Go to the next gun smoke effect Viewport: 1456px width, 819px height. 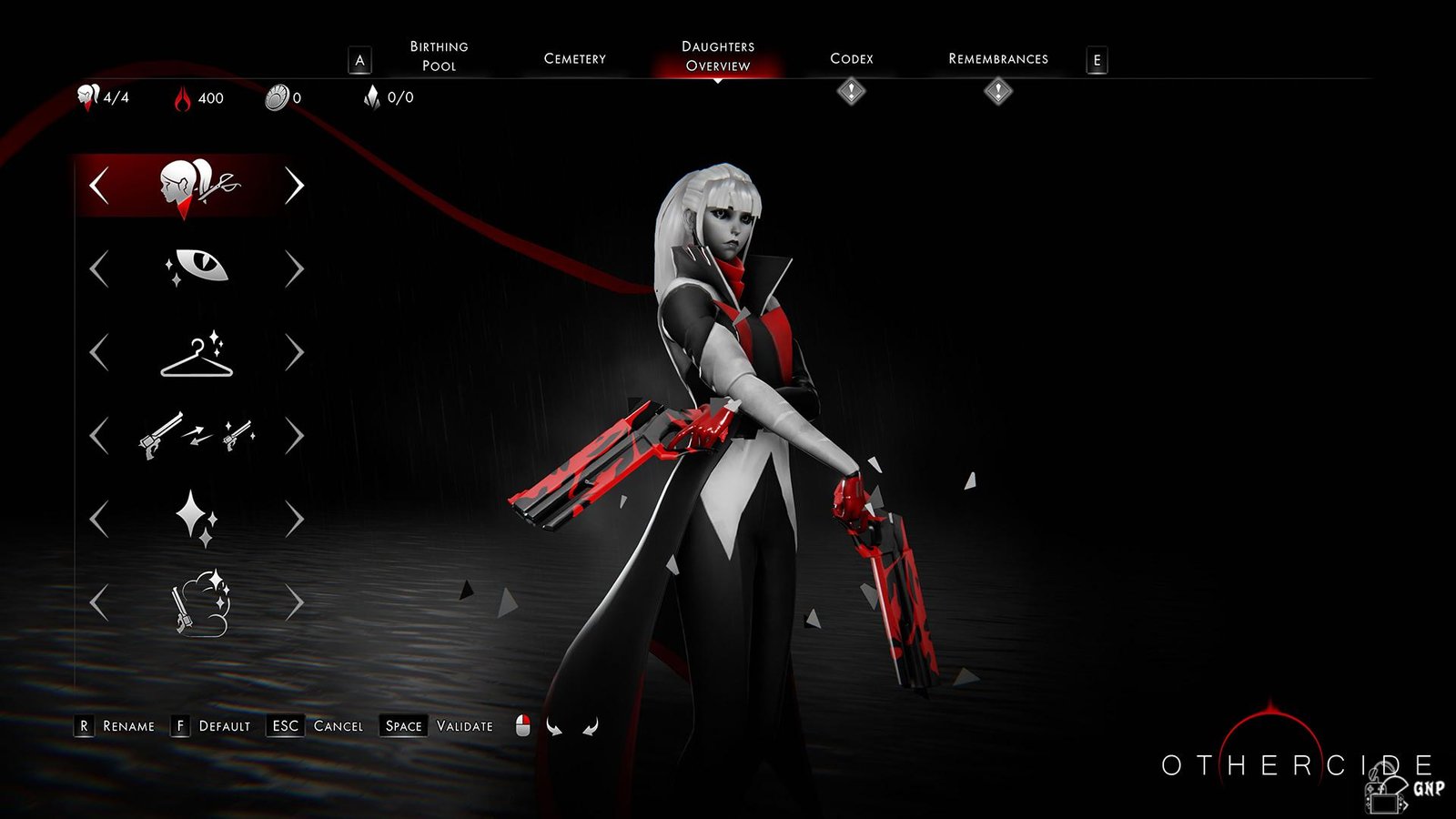tap(294, 603)
